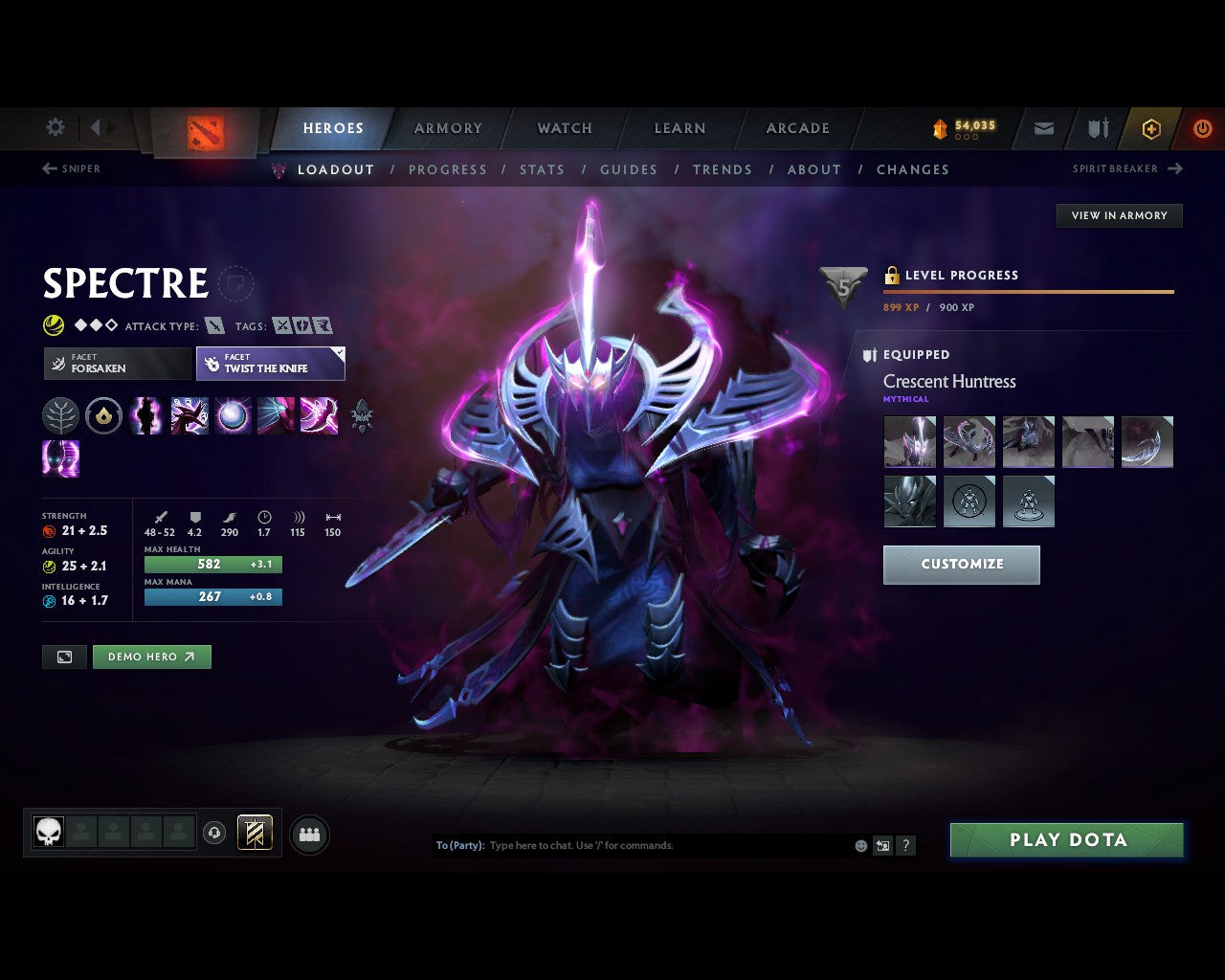1225x980 pixels.
Task: Select the Twist the Knife facet
Action: pos(271,364)
